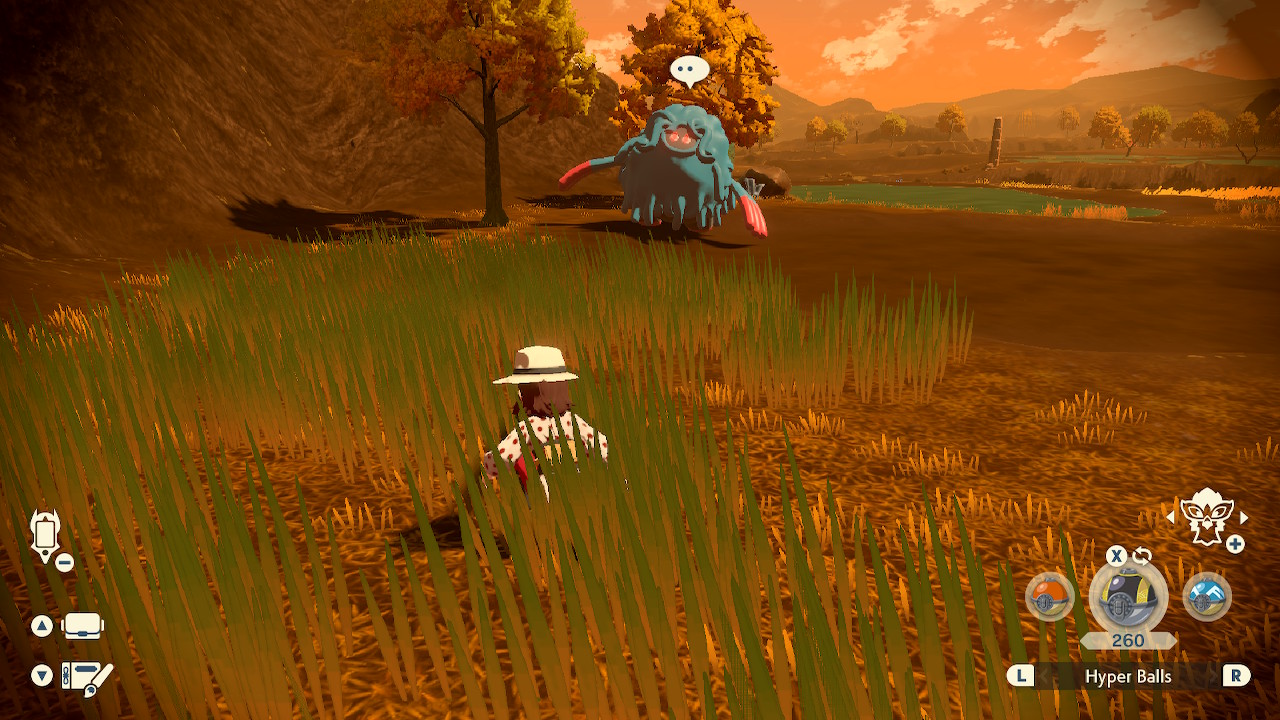Open the satchel bag icon
This screenshot has height=720, width=1280.
[83, 627]
